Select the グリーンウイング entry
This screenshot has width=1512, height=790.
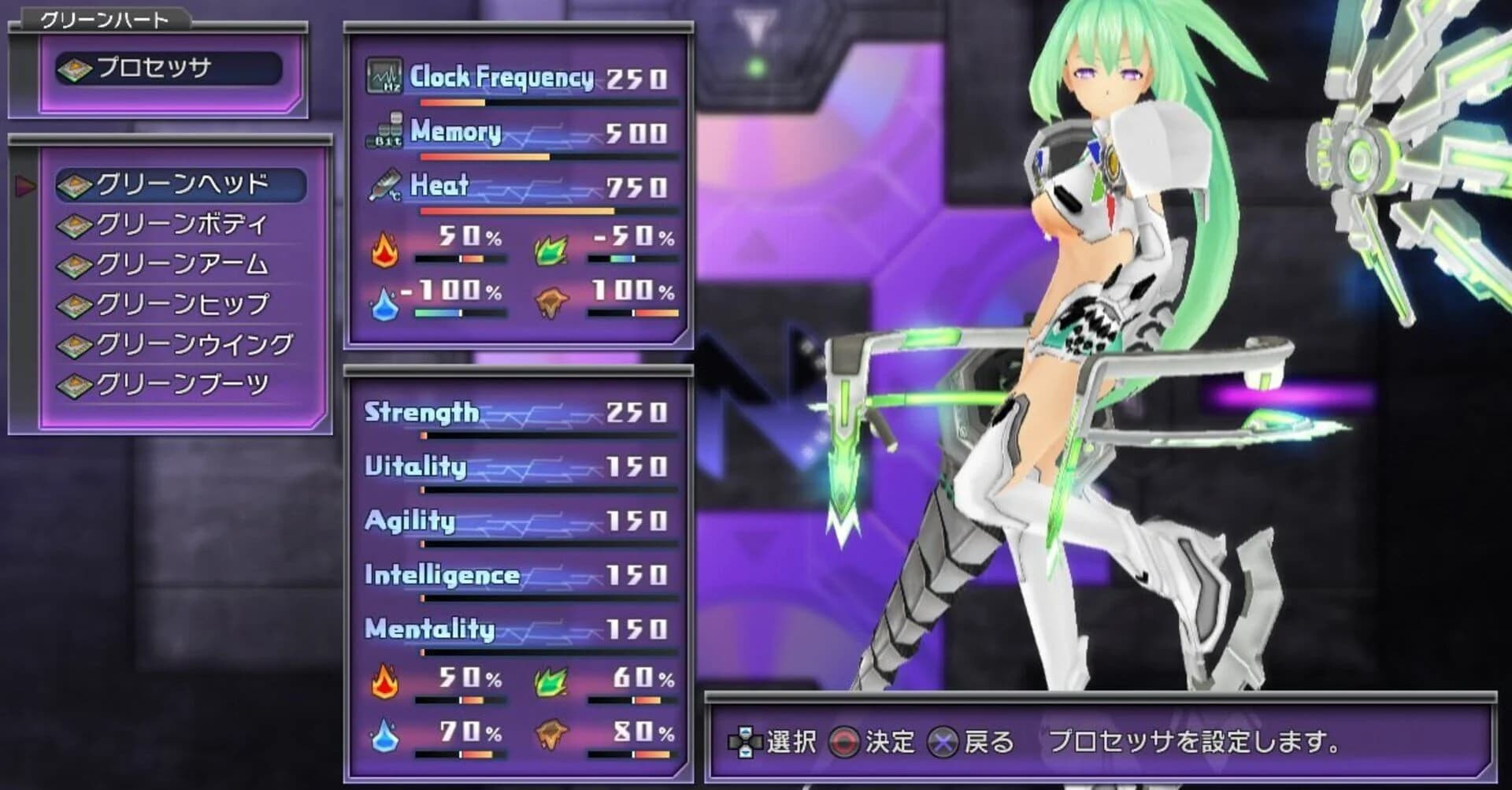pyautogui.click(x=193, y=343)
